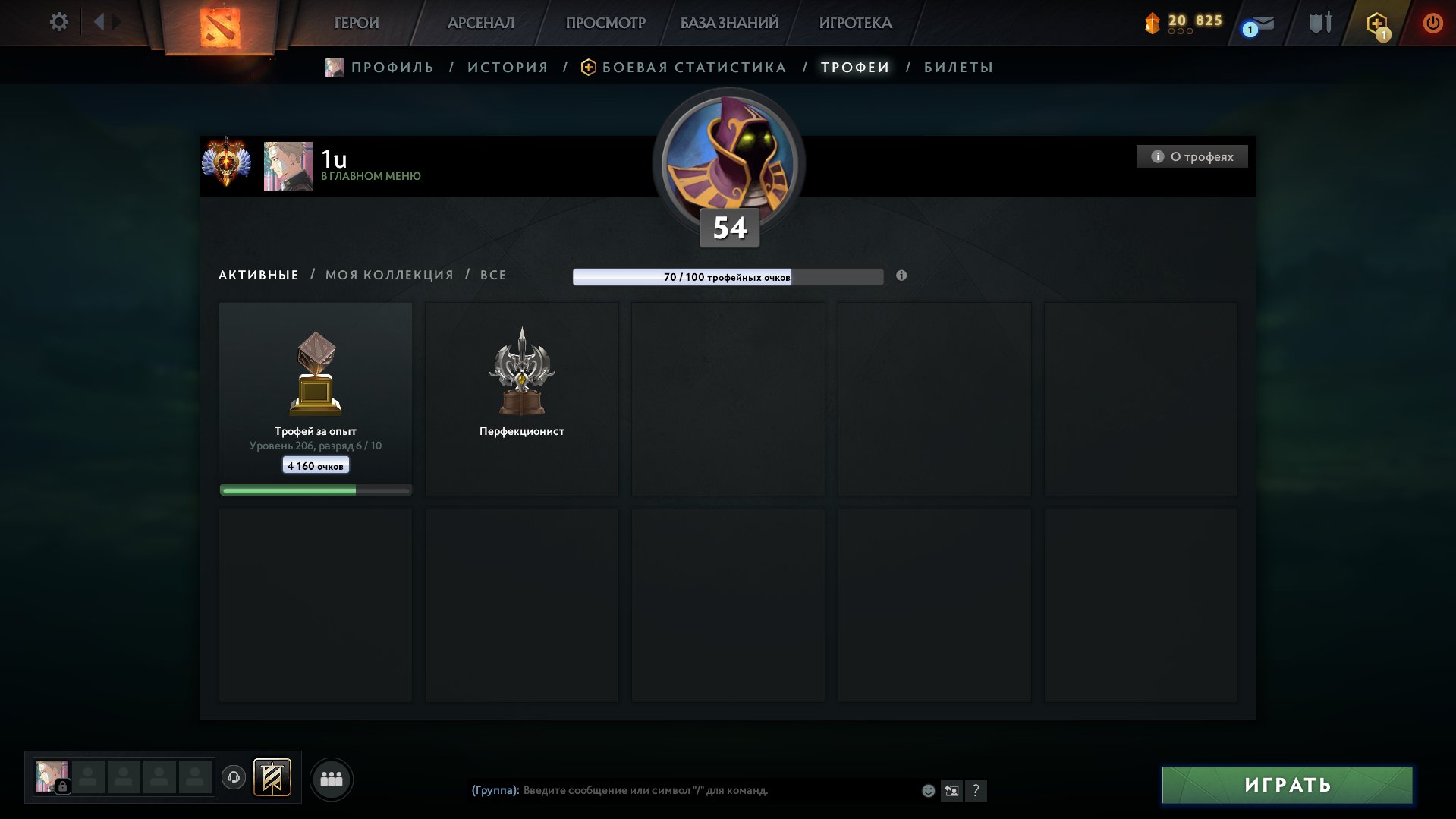The image size is (1456, 819).
Task: Switch to the МОЯ КОЛЛЕКЦИЯ tab
Action: pyautogui.click(x=388, y=275)
